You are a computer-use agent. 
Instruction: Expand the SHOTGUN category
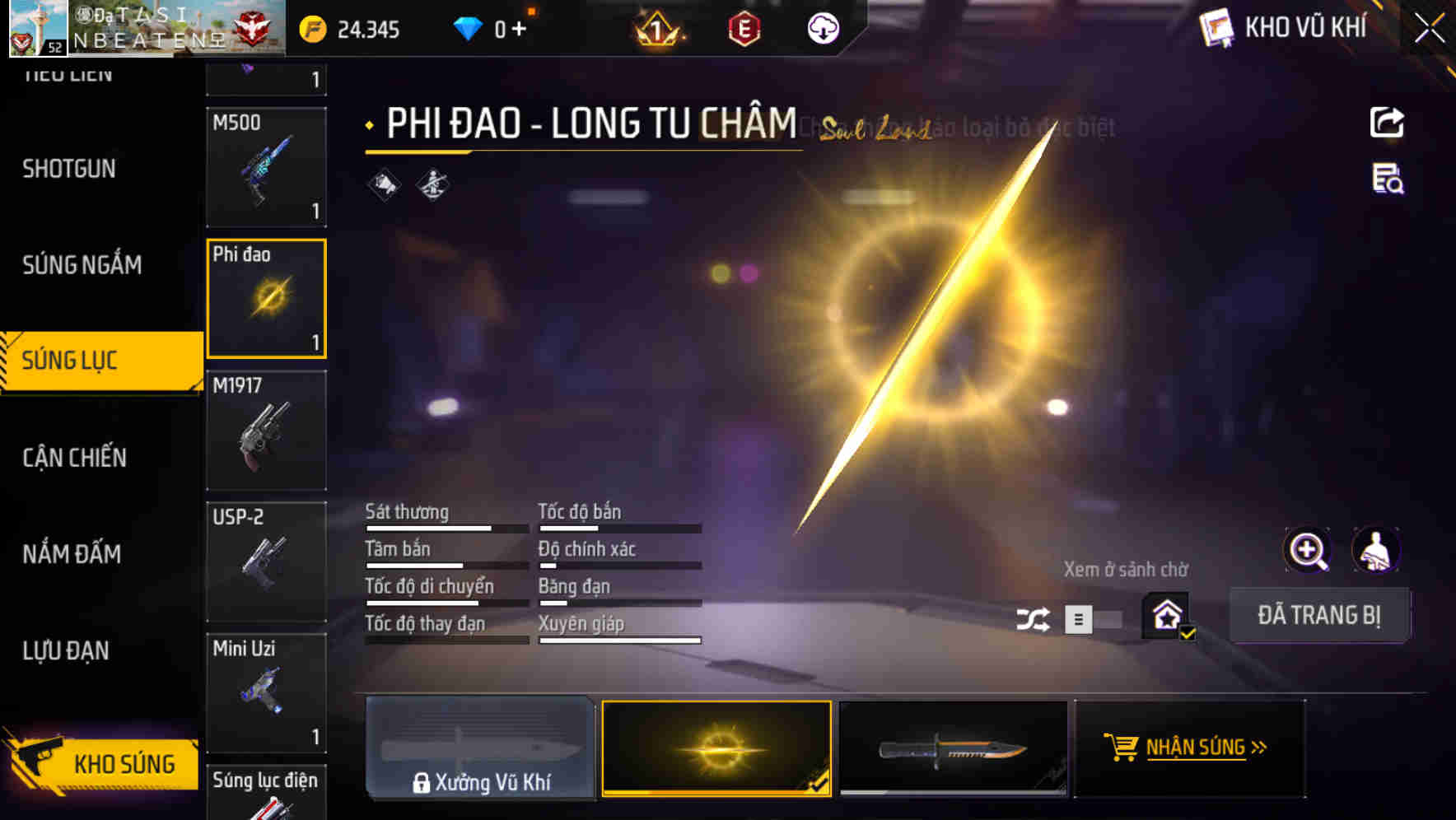(70, 169)
